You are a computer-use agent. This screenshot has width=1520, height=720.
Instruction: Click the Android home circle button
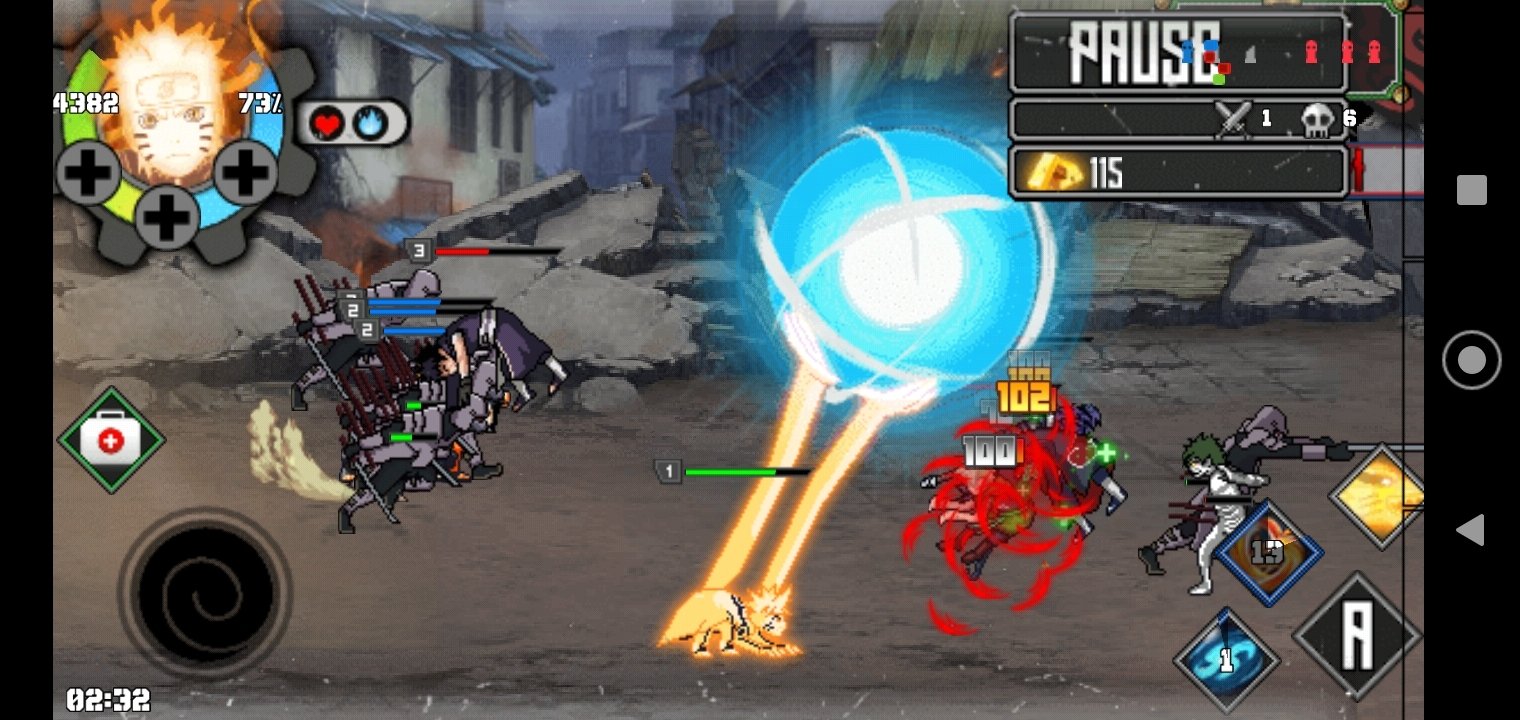(1471, 360)
